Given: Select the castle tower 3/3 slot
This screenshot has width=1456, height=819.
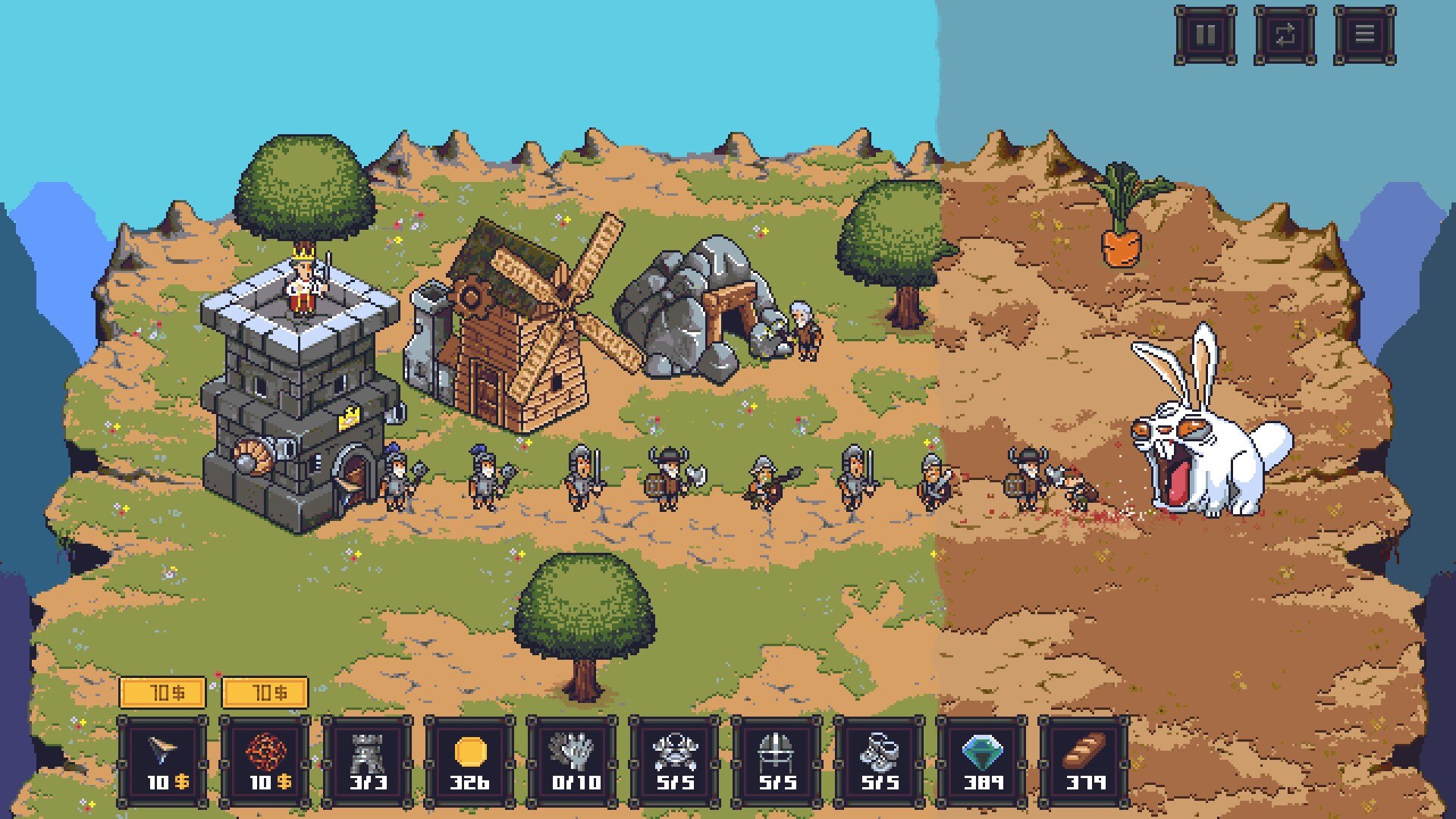Looking at the screenshot, I should tap(367, 761).
